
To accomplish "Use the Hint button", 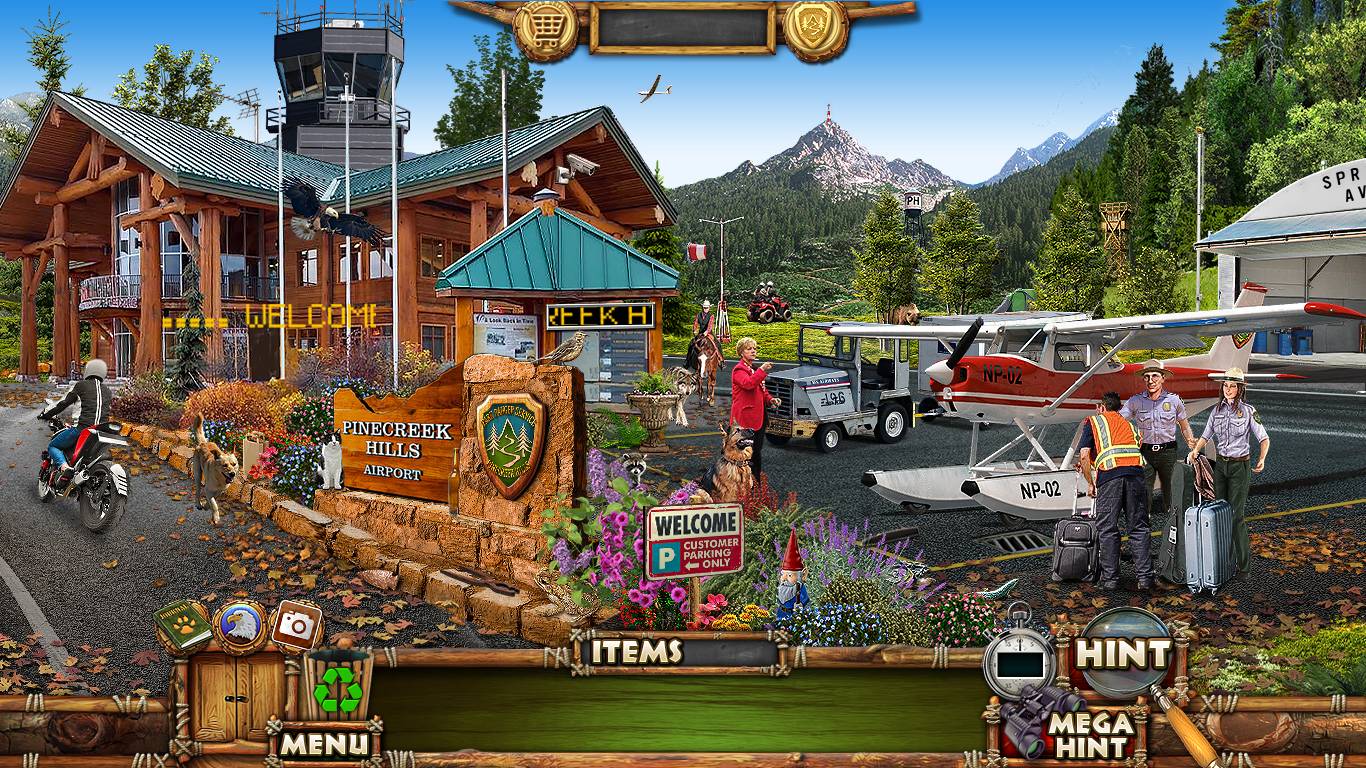I will [x=1123, y=655].
